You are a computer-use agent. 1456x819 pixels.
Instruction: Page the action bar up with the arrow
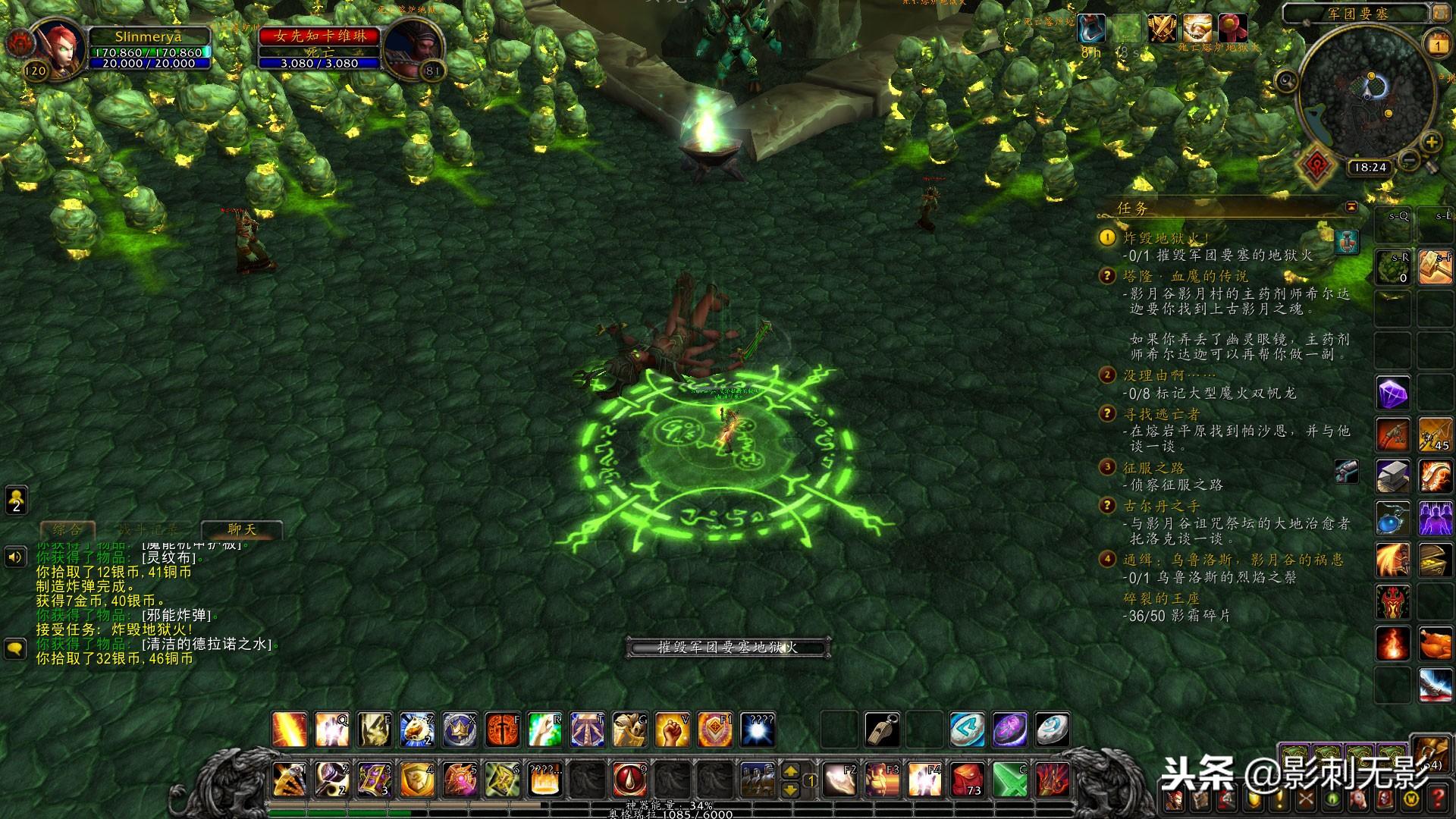tap(790, 771)
